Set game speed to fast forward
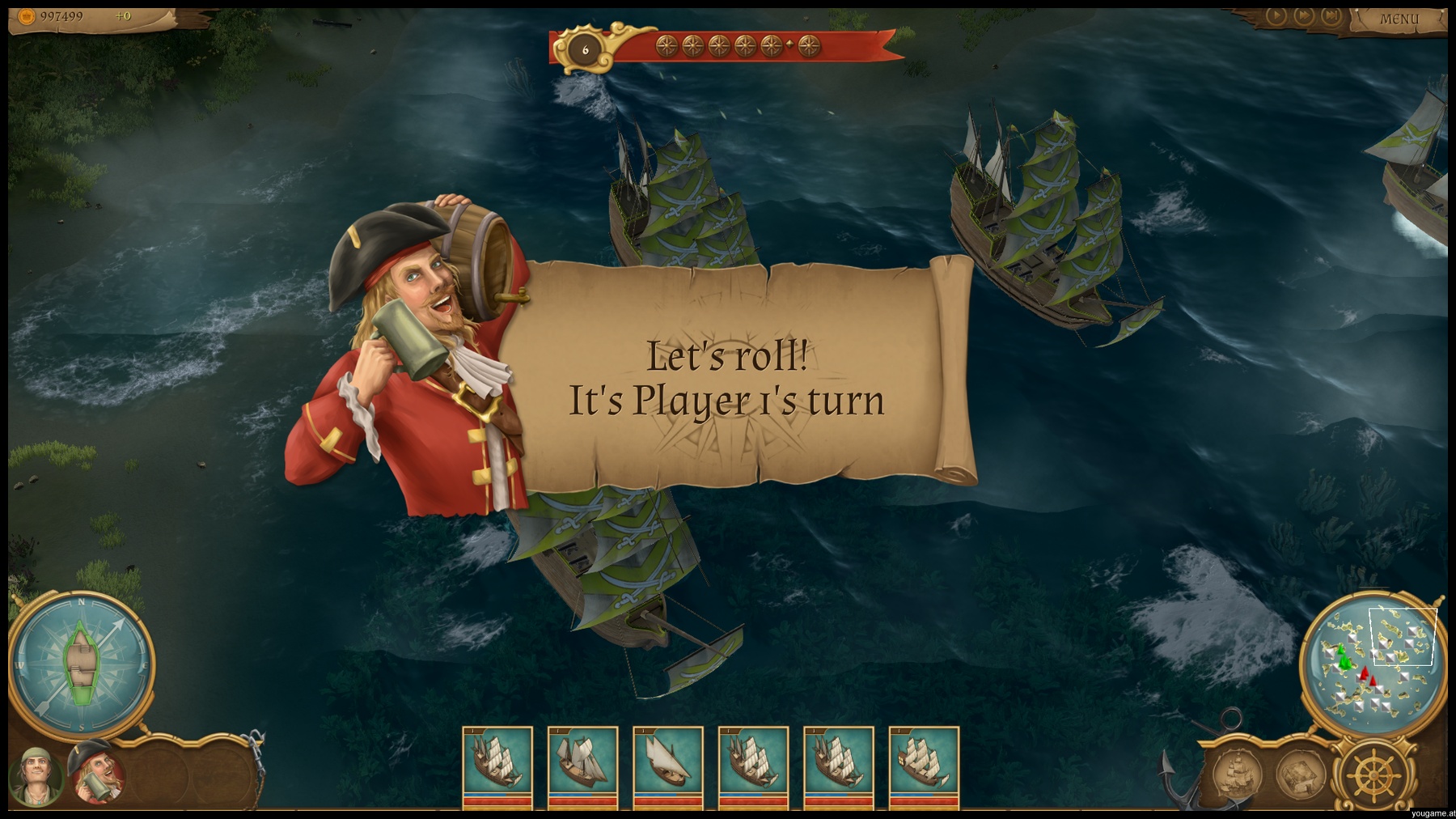 tap(1303, 15)
